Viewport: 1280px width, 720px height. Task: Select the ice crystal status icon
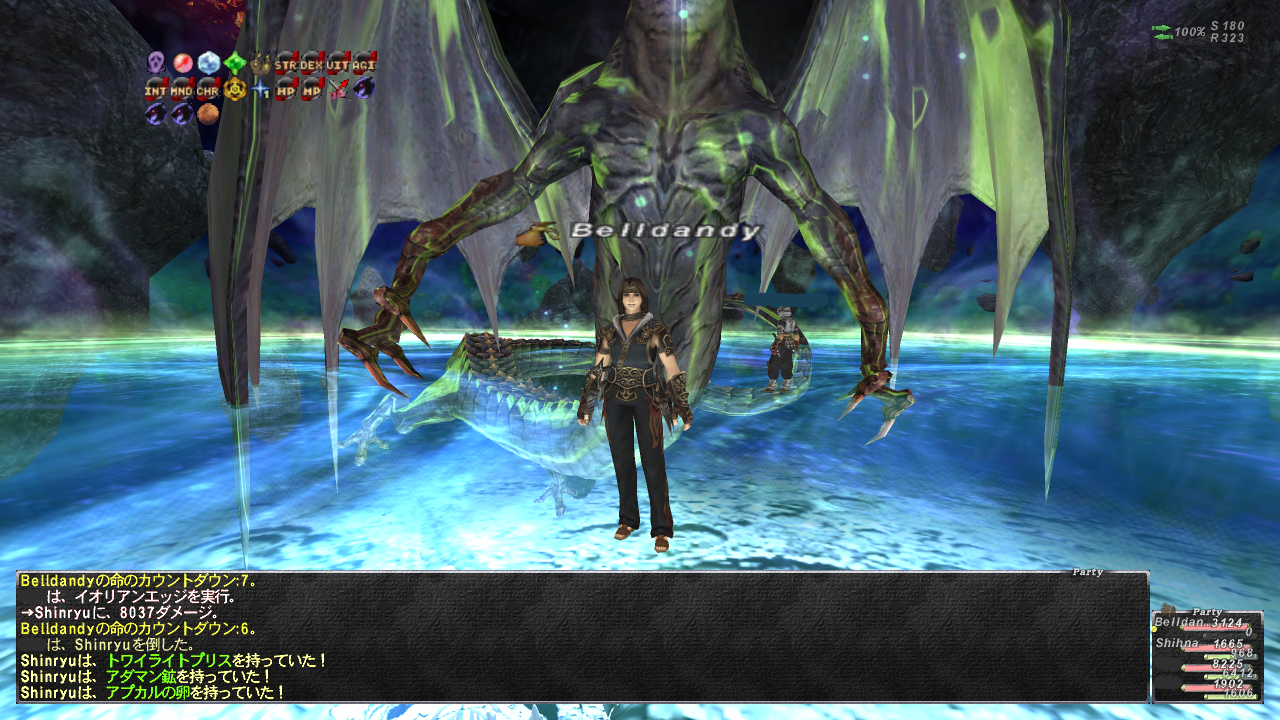[208, 62]
